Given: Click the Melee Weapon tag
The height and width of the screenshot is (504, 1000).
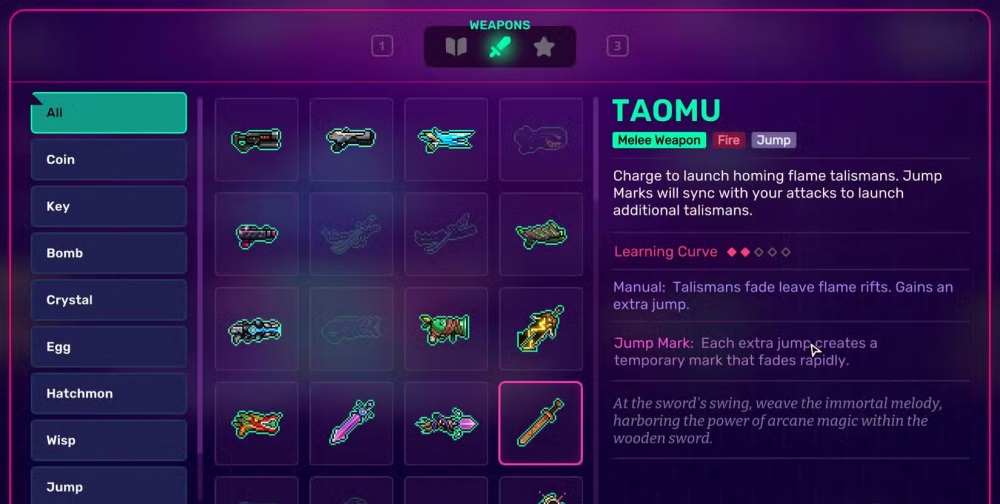Looking at the screenshot, I should tap(659, 140).
